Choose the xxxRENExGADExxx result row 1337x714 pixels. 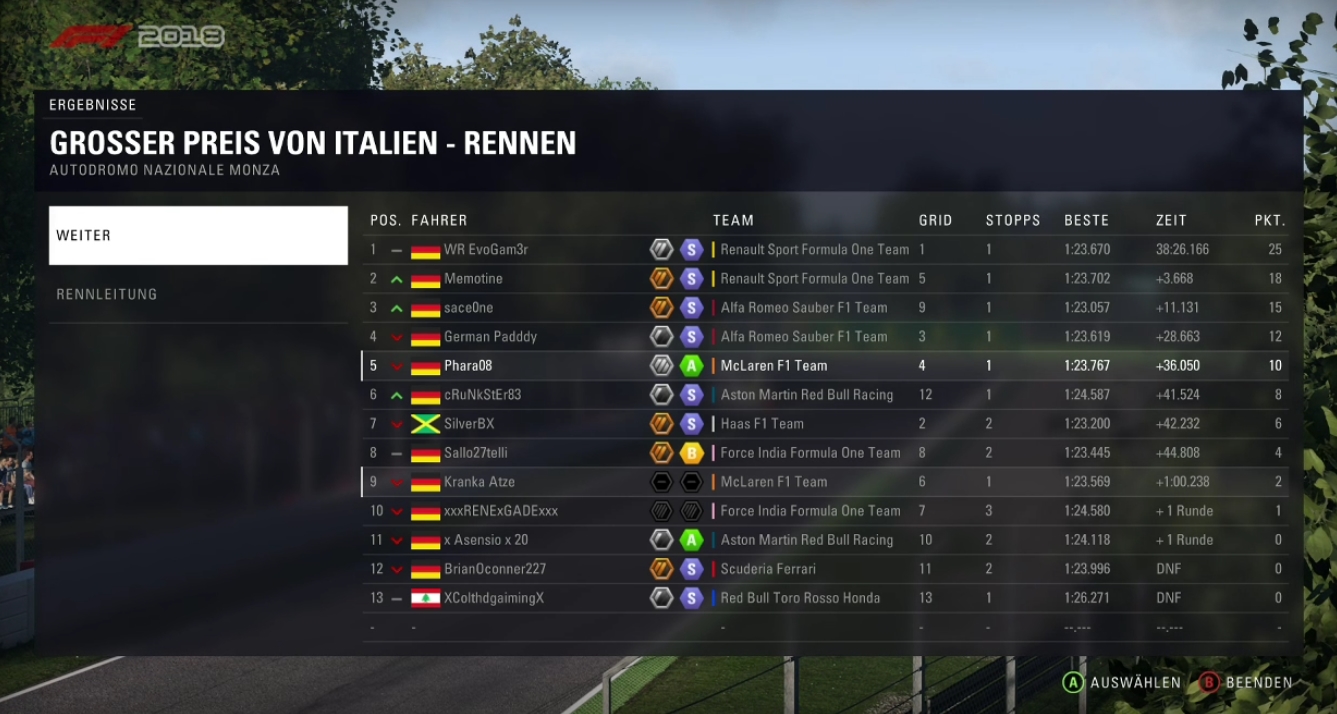(x=825, y=511)
